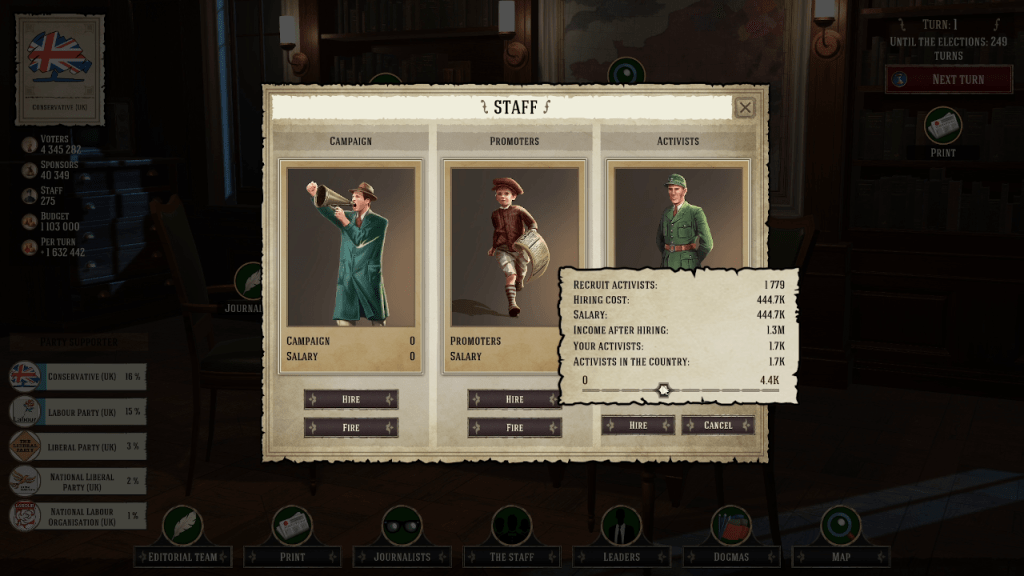Open the Leaders menu
1024x576 pixels.
(621, 556)
